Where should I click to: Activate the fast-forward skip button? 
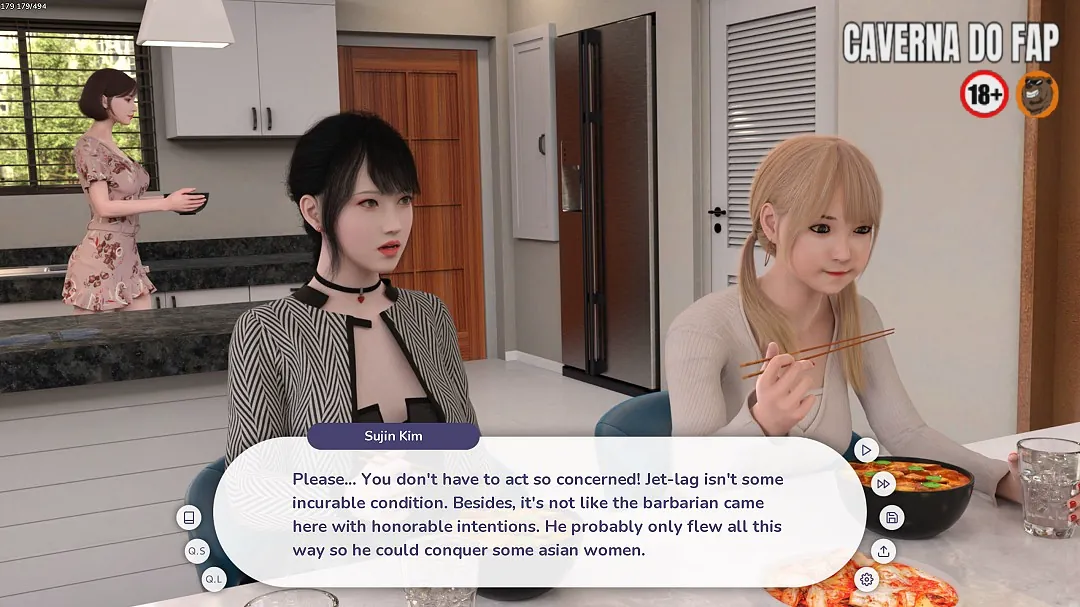(x=883, y=484)
